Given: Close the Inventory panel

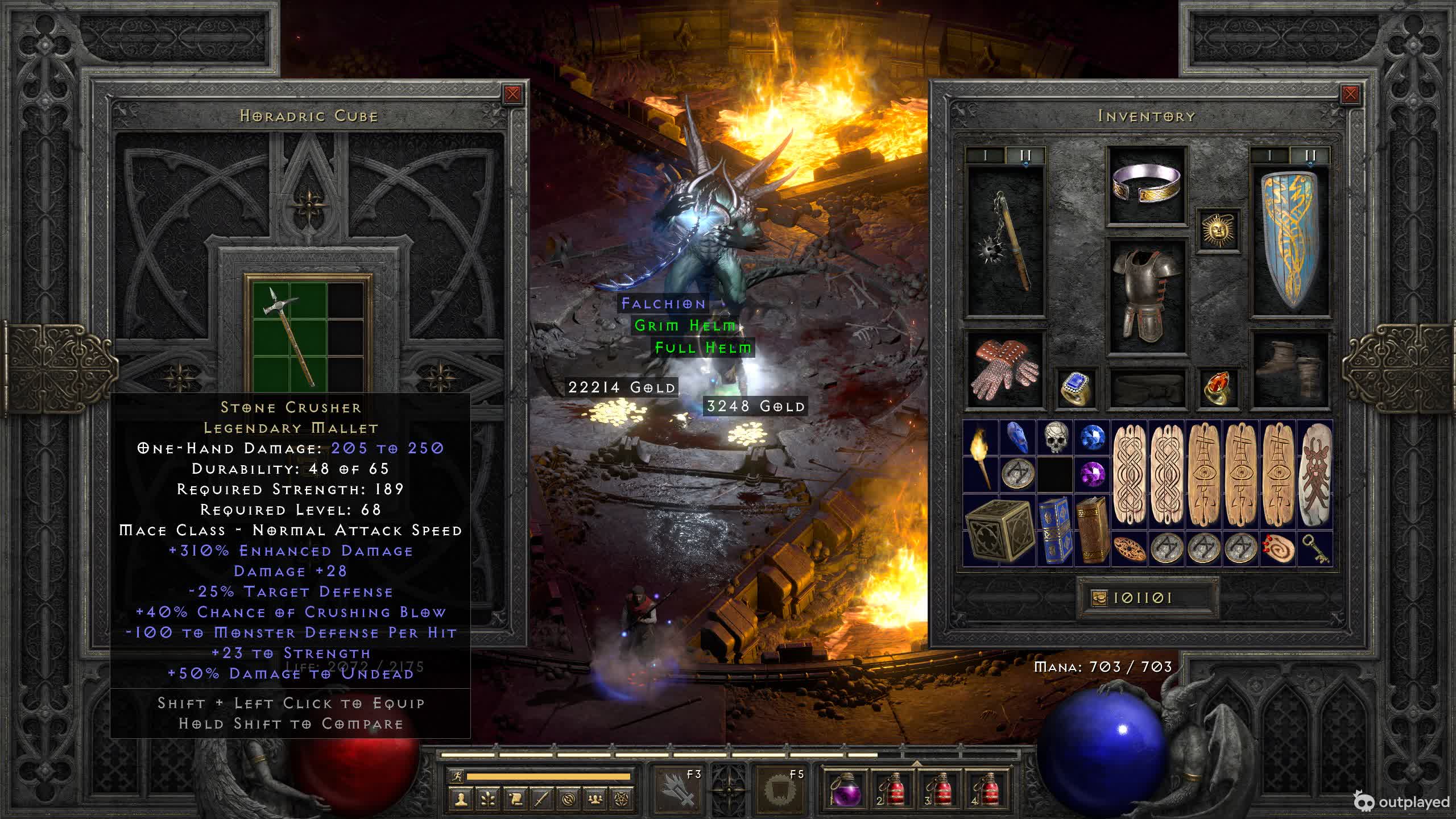Looking at the screenshot, I should (x=1350, y=94).
